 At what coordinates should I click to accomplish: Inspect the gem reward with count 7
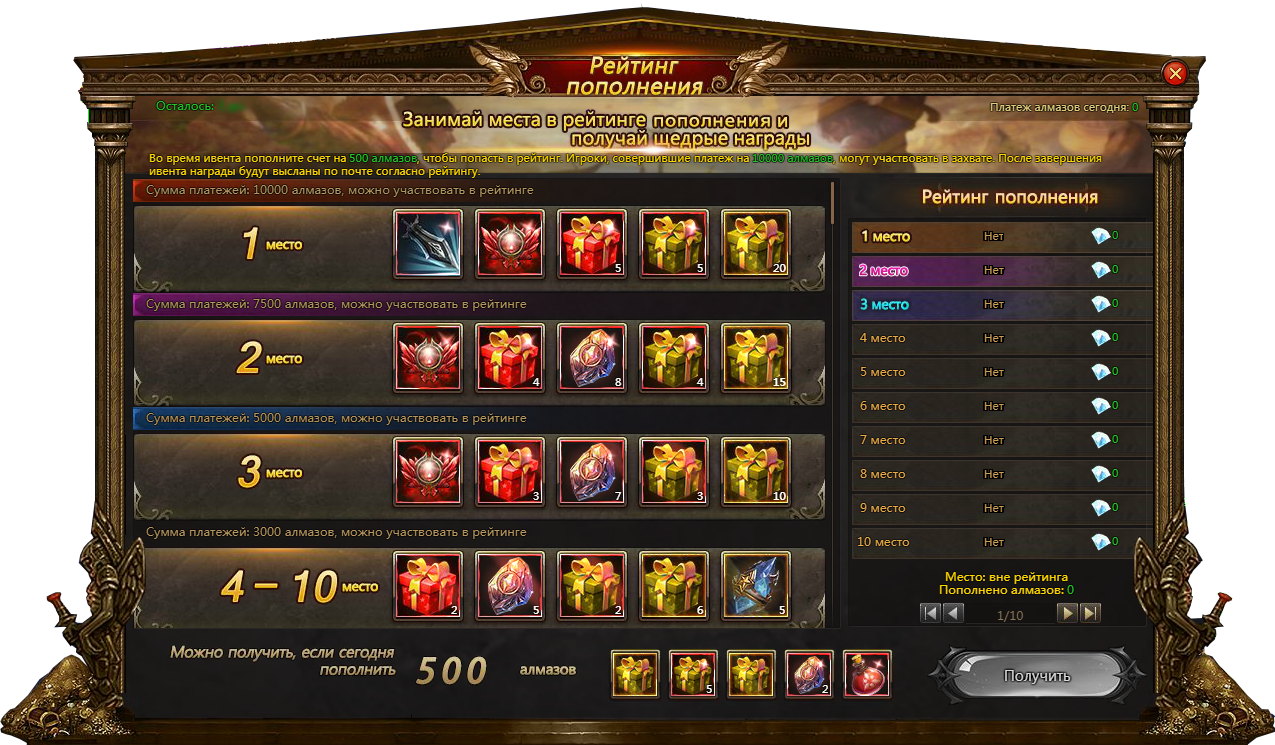click(x=592, y=472)
